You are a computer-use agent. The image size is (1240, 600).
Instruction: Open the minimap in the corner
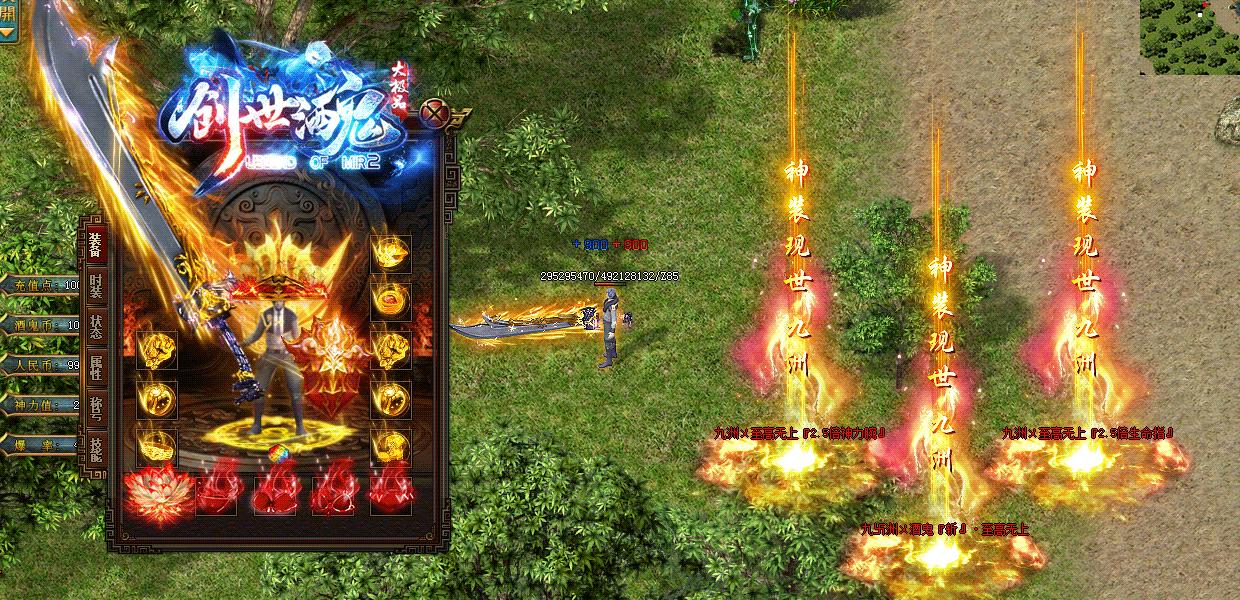[x=1189, y=37]
